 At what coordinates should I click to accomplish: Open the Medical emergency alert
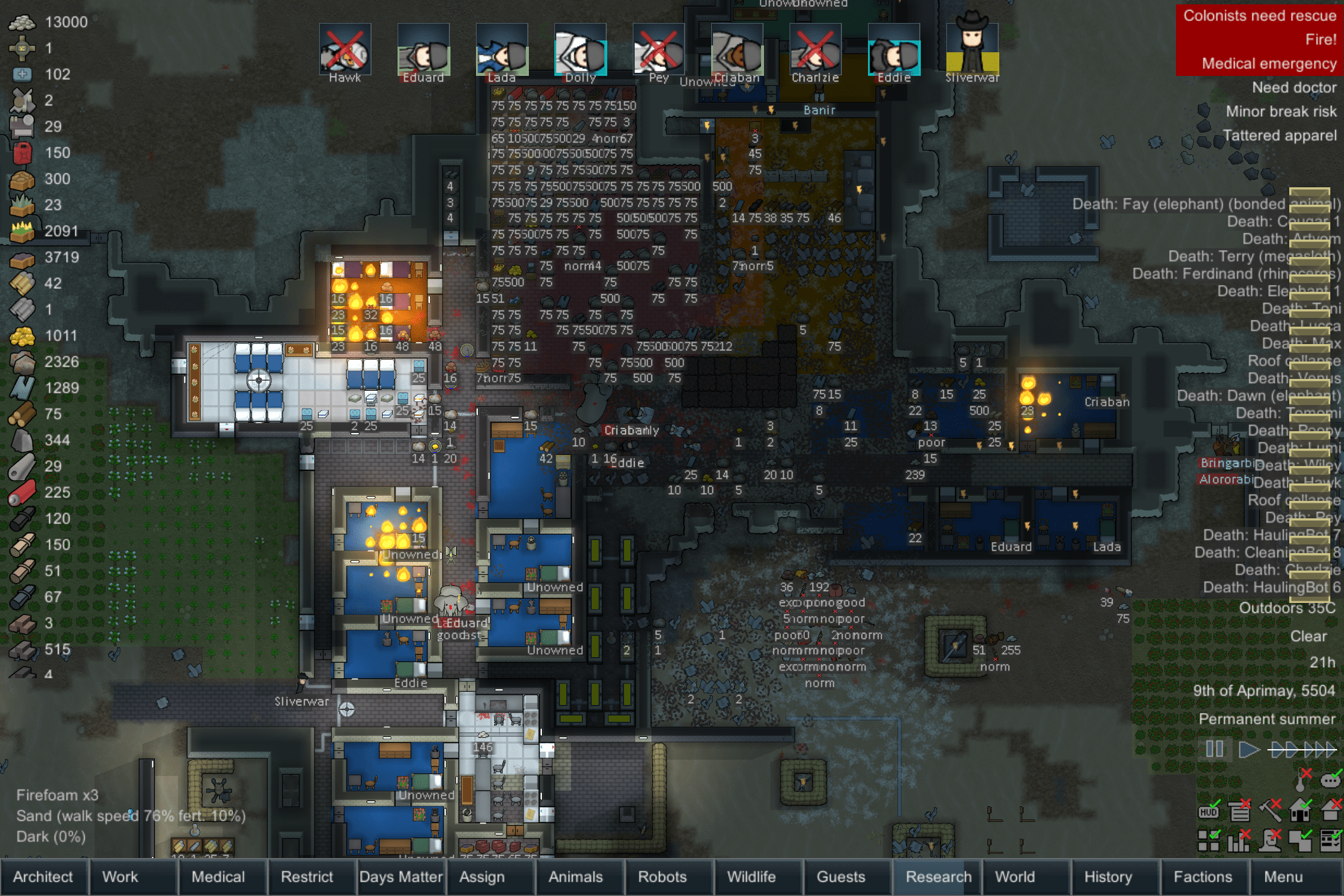1269,63
